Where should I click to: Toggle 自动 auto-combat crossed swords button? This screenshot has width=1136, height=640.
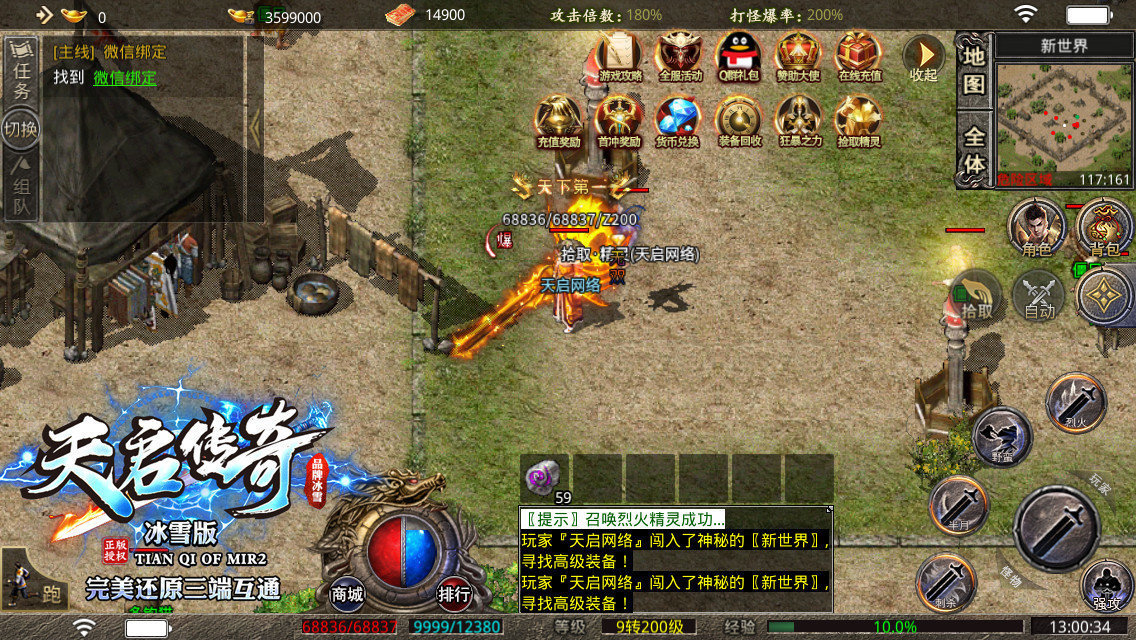point(1040,296)
